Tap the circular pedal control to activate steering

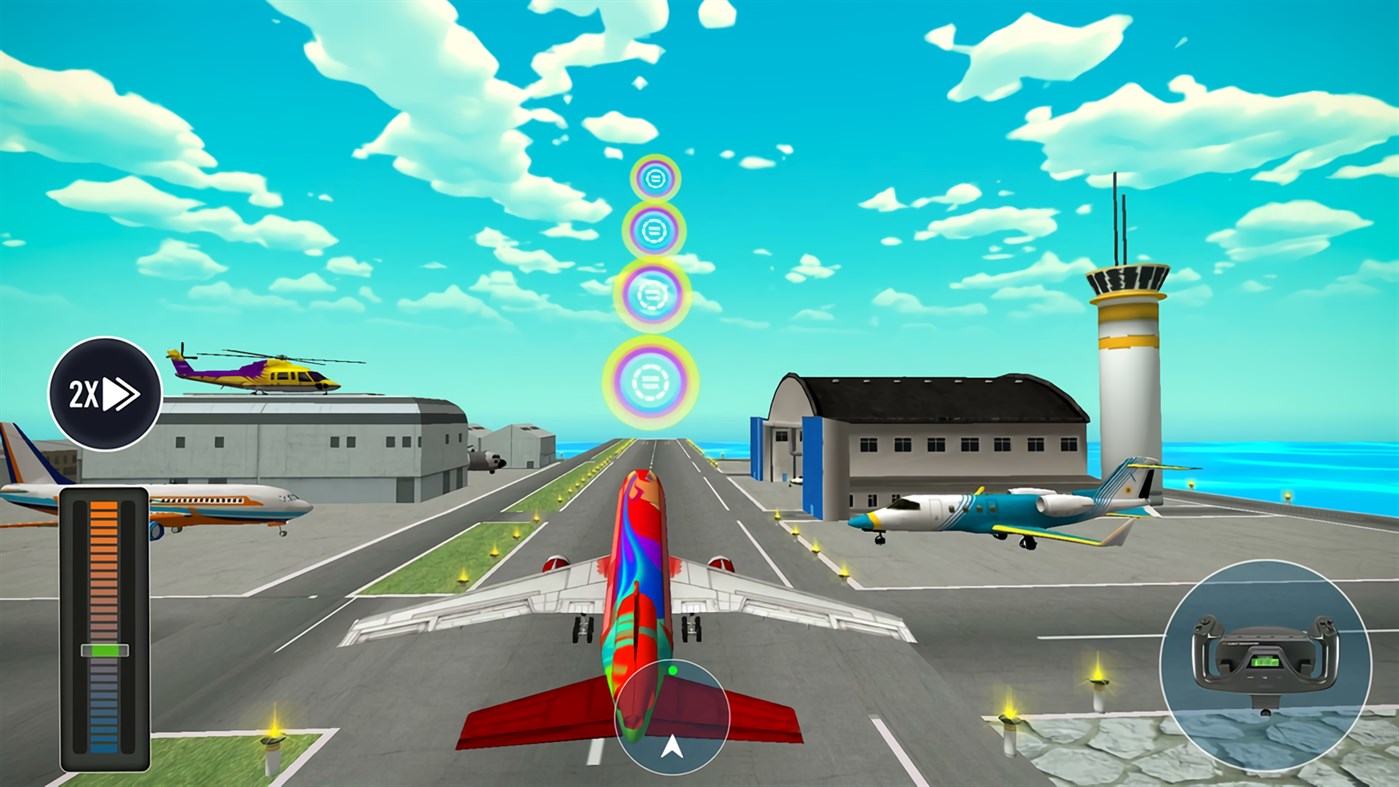click(673, 717)
